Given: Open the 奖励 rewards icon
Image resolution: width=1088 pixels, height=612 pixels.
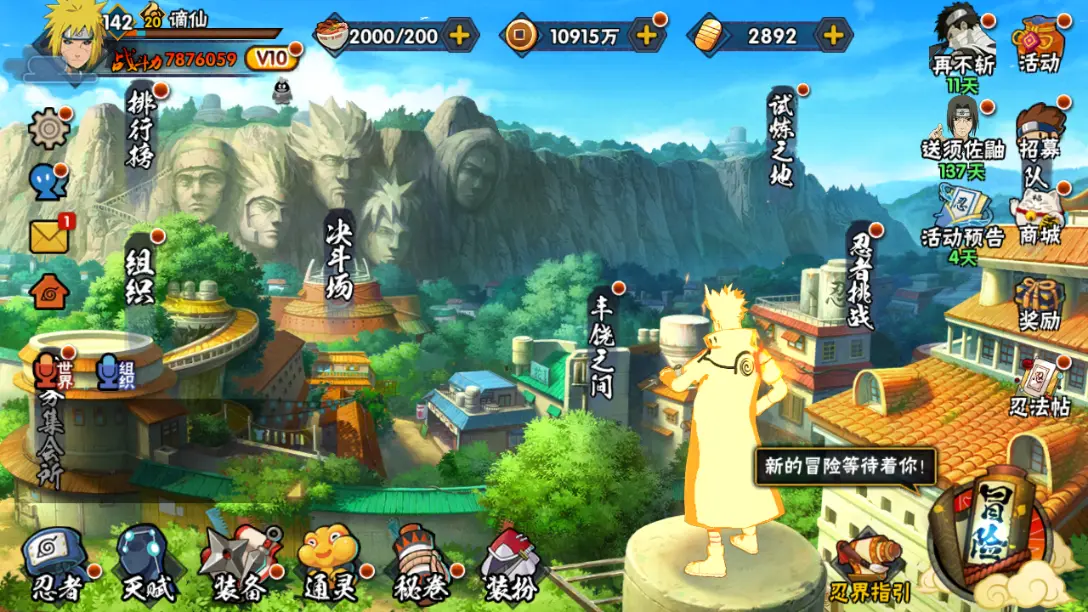Looking at the screenshot, I should coord(1040,304).
